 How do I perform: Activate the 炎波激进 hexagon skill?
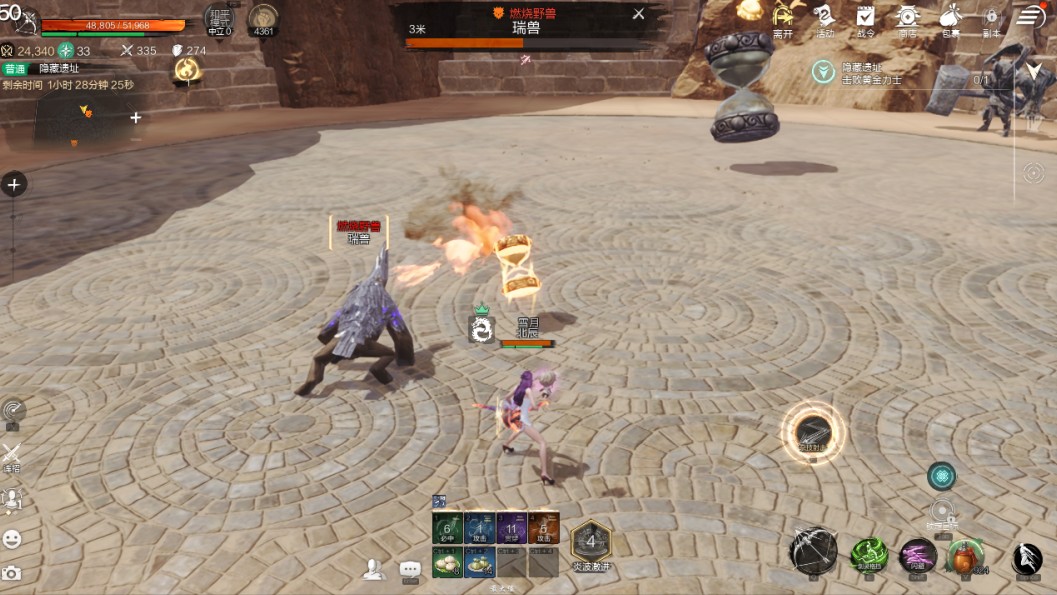tap(591, 543)
